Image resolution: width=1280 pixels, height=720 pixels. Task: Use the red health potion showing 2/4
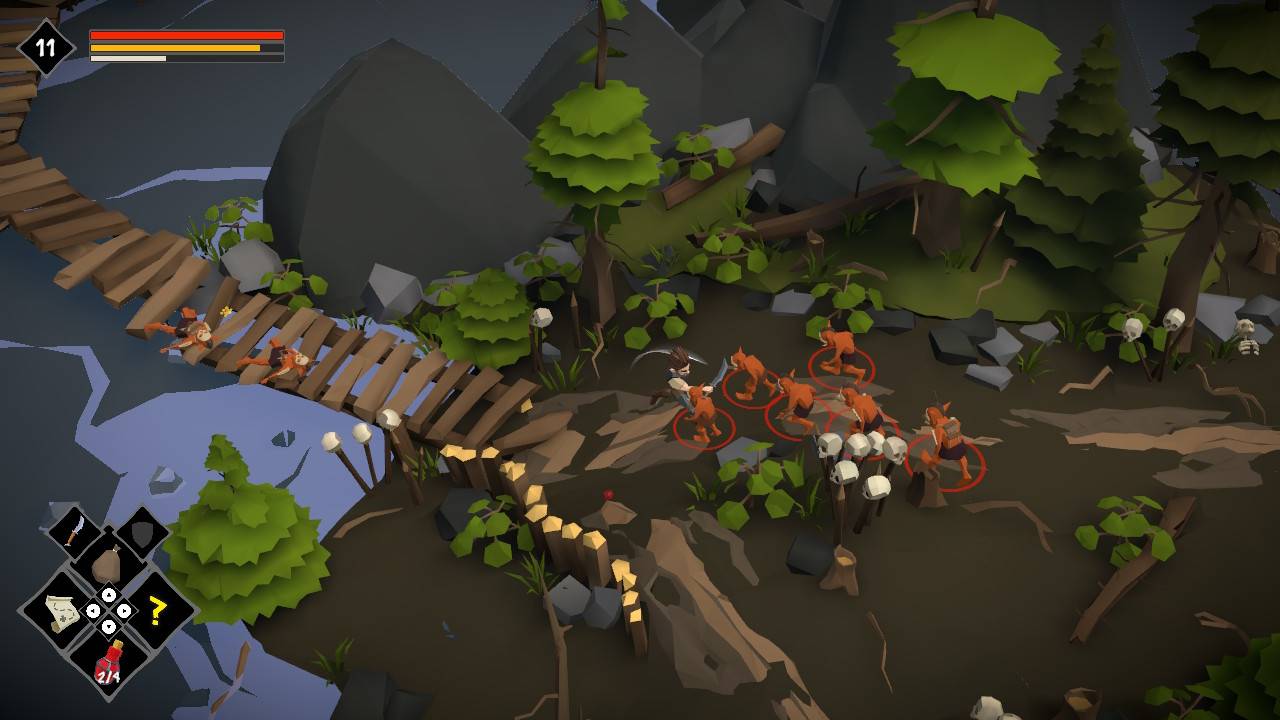[x=108, y=661]
